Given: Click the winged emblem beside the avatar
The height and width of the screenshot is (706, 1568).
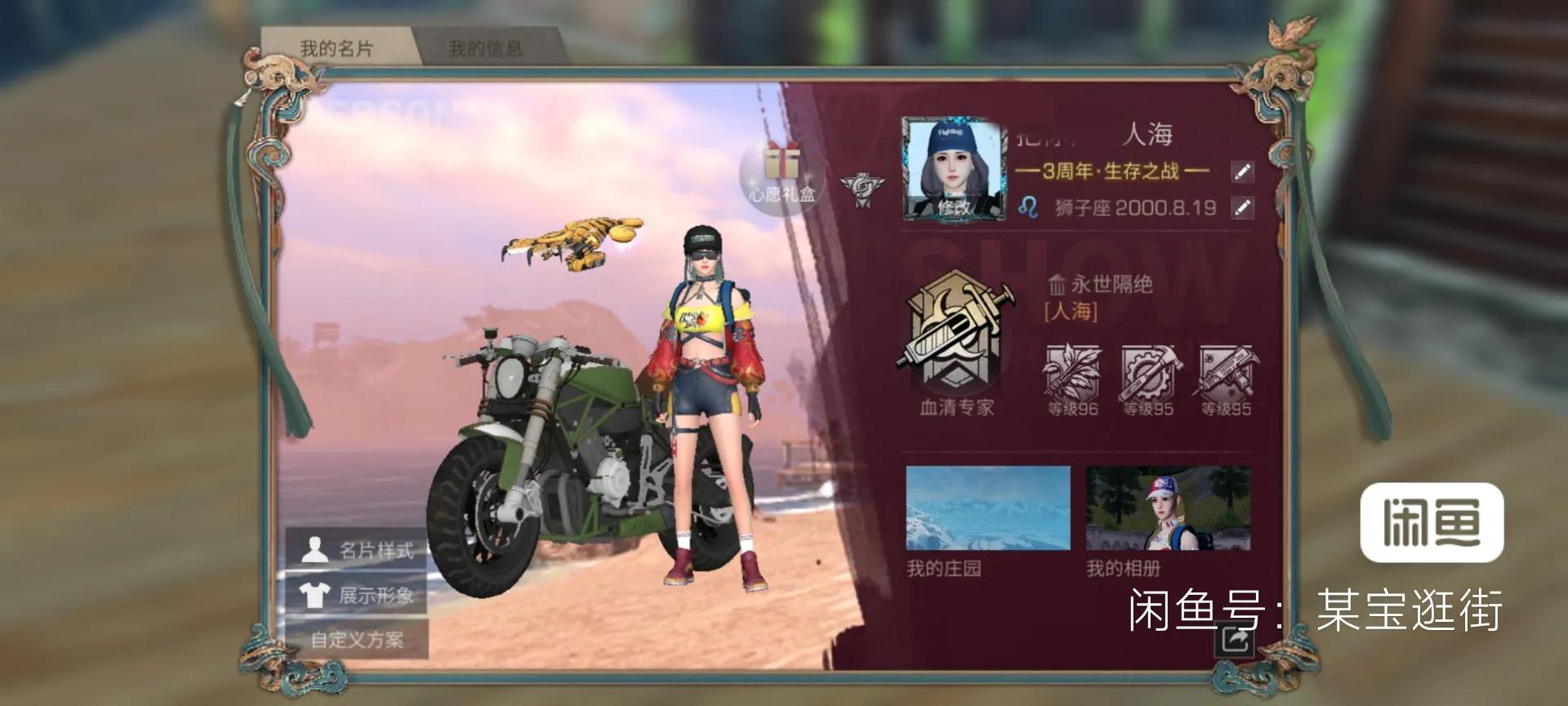Looking at the screenshot, I should 862,189.
